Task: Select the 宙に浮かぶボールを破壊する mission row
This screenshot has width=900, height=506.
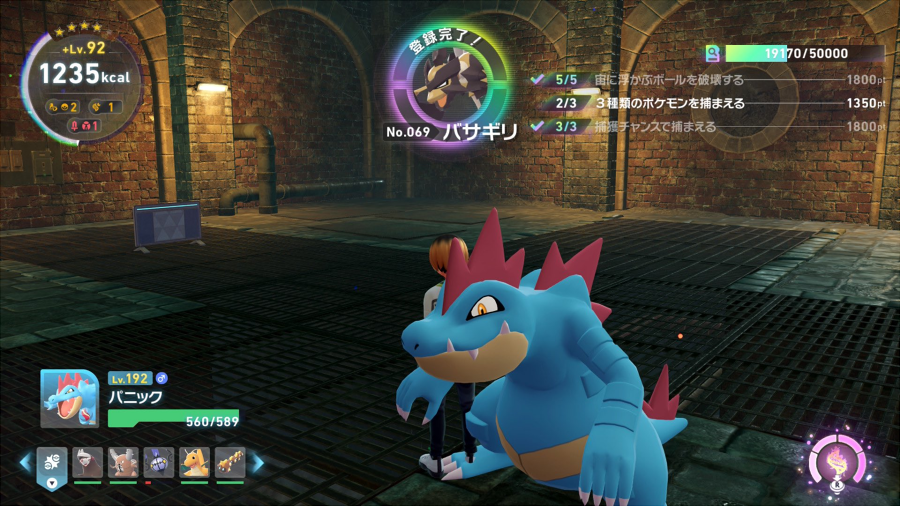Action: (x=708, y=79)
